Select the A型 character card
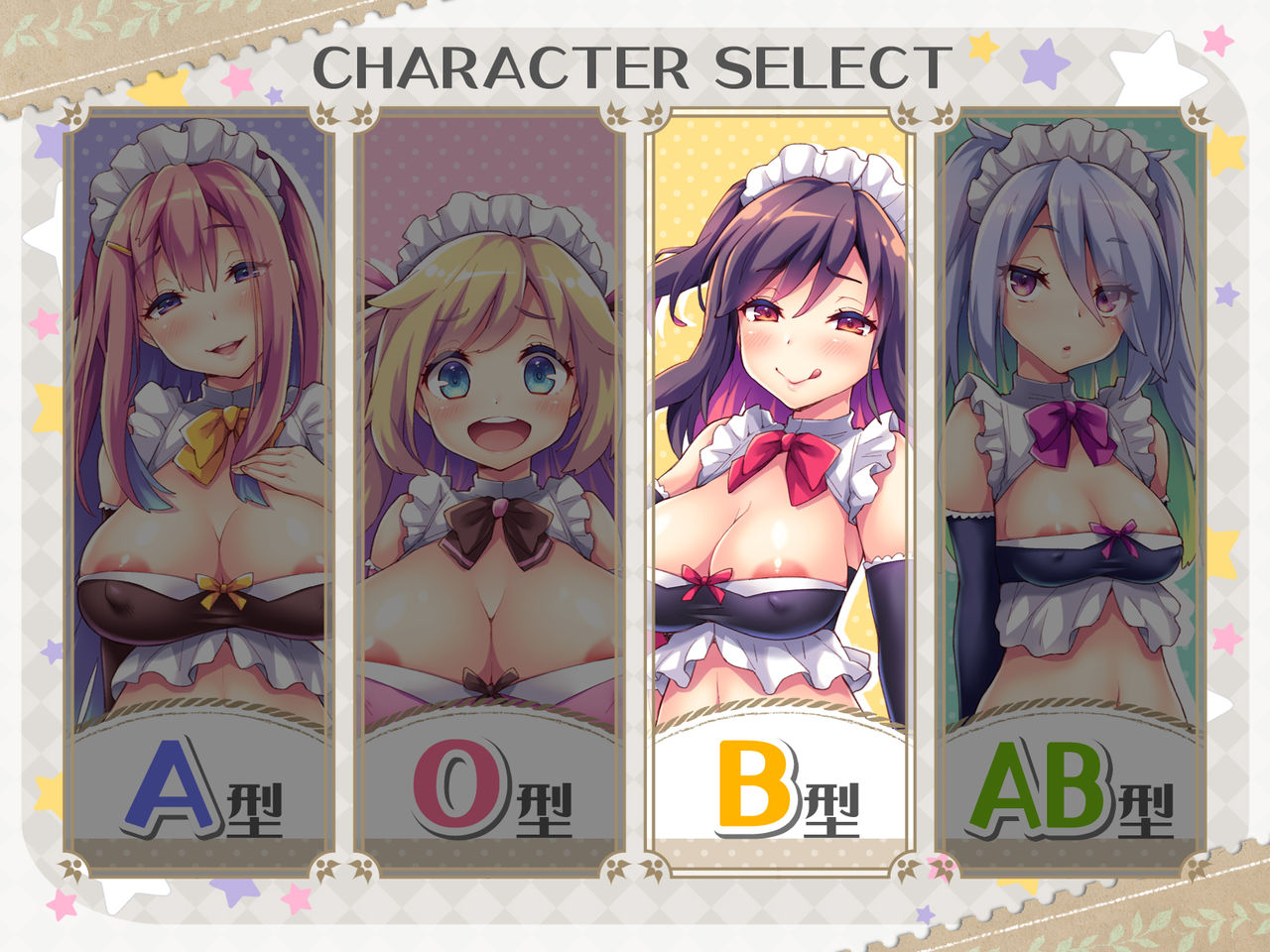This screenshot has width=1270, height=952. pyautogui.click(x=198, y=491)
